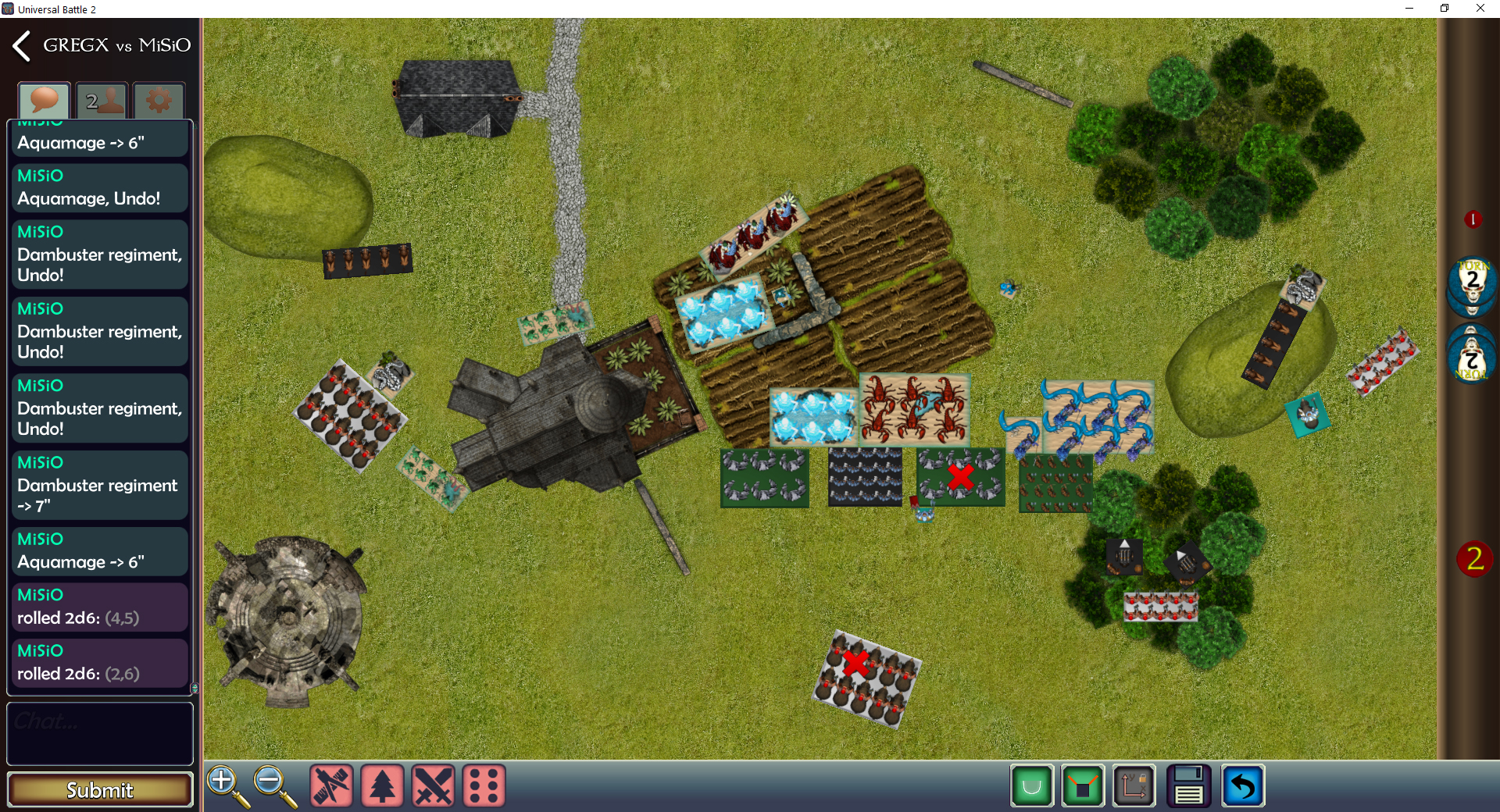
Task: Toggle the axis lock button
Action: coord(1134,785)
